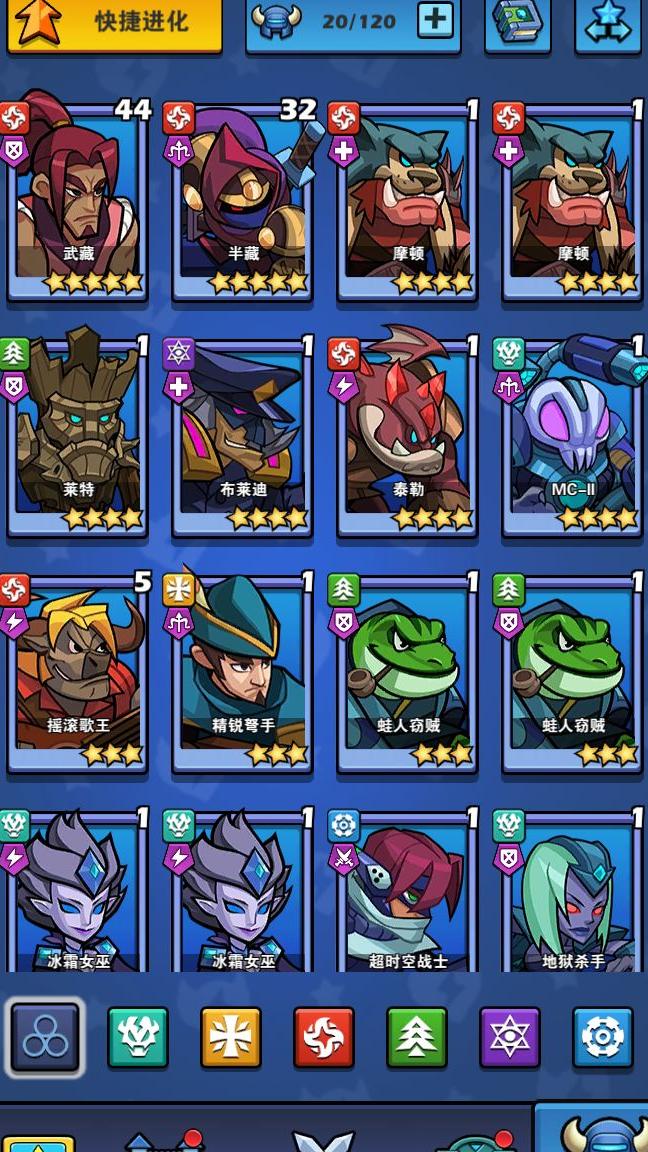The image size is (648, 1152).
Task: Filter heroes by purple hexagram faction
Action: (510, 1037)
